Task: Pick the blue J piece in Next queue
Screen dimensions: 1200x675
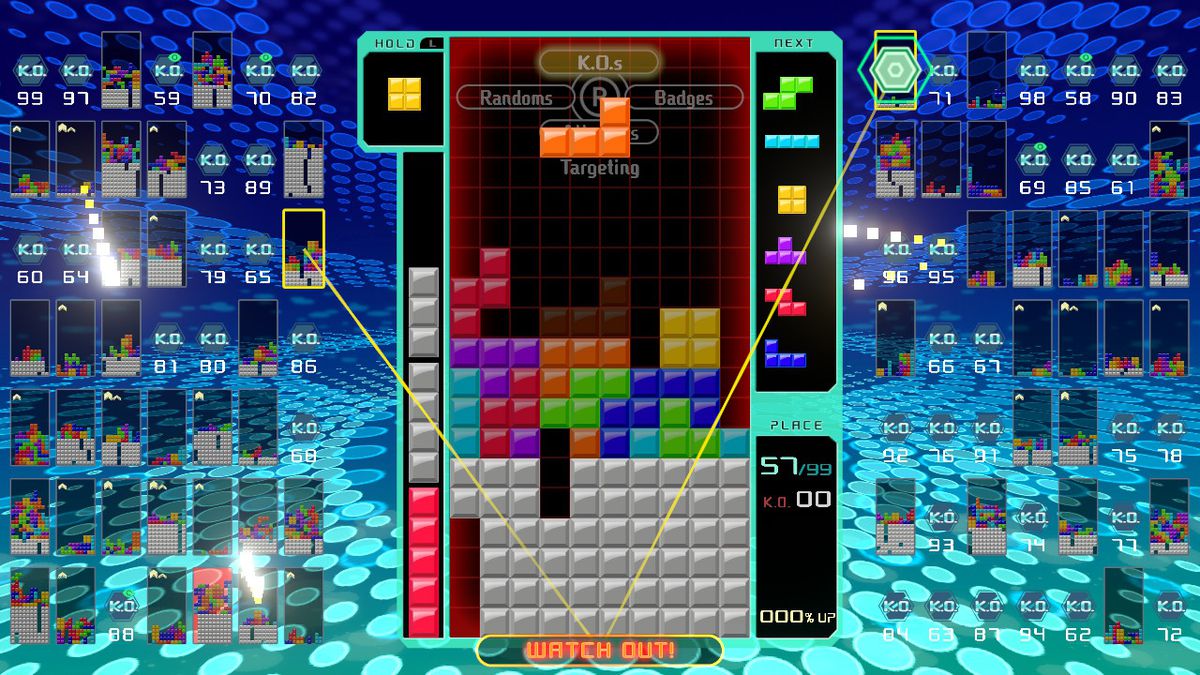Action: [785, 352]
